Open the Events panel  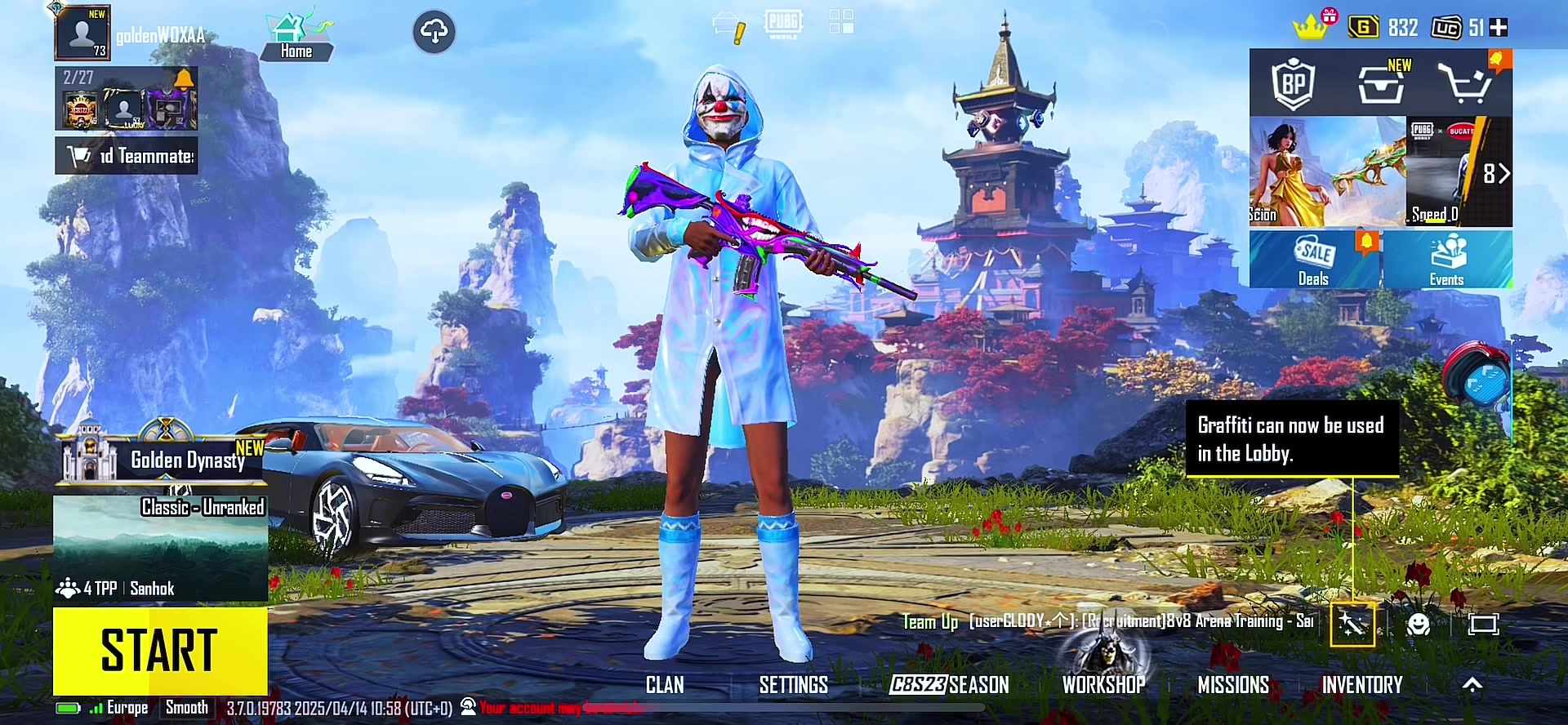(1446, 260)
